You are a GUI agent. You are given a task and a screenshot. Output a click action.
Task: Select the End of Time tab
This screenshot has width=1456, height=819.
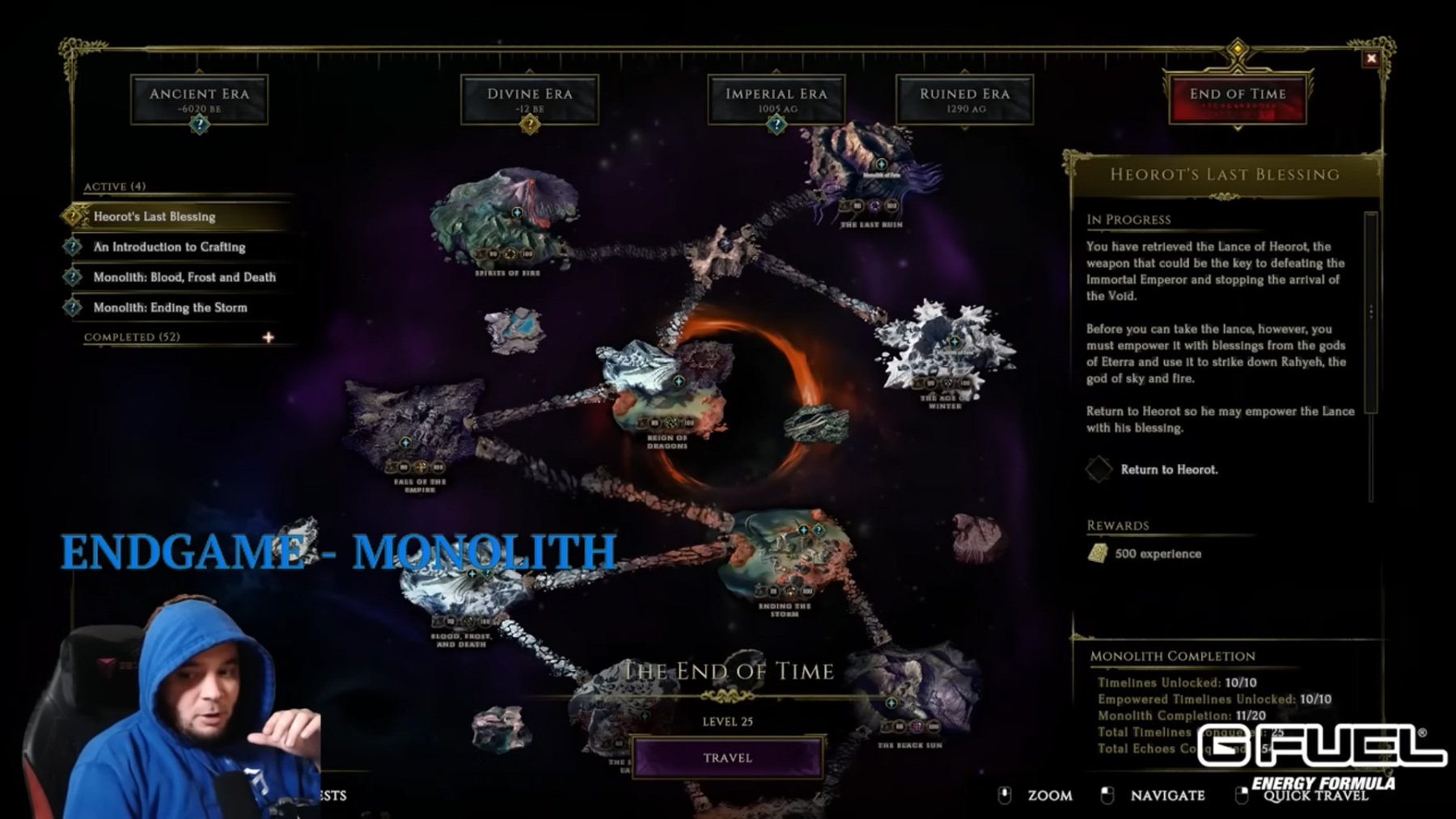pos(1238,99)
